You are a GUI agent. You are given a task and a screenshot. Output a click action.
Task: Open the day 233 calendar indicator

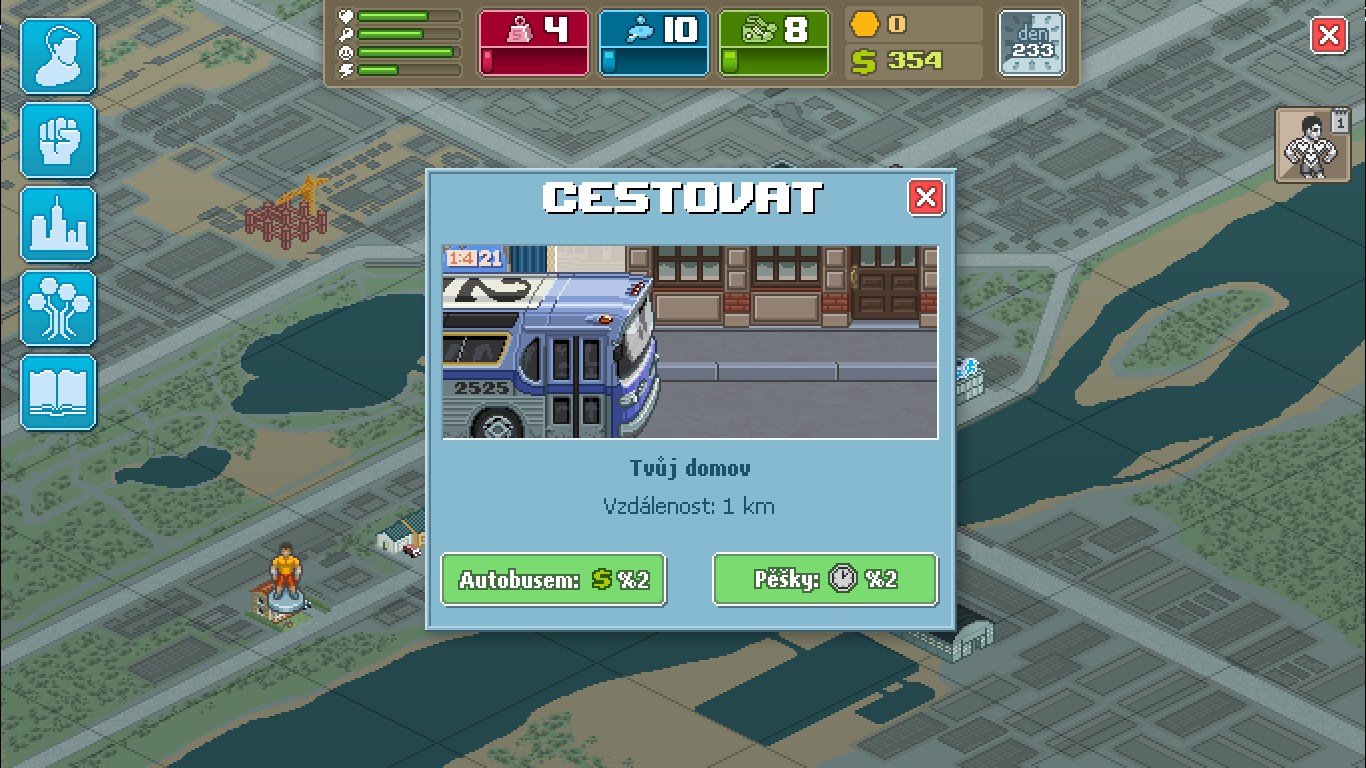tap(1031, 43)
